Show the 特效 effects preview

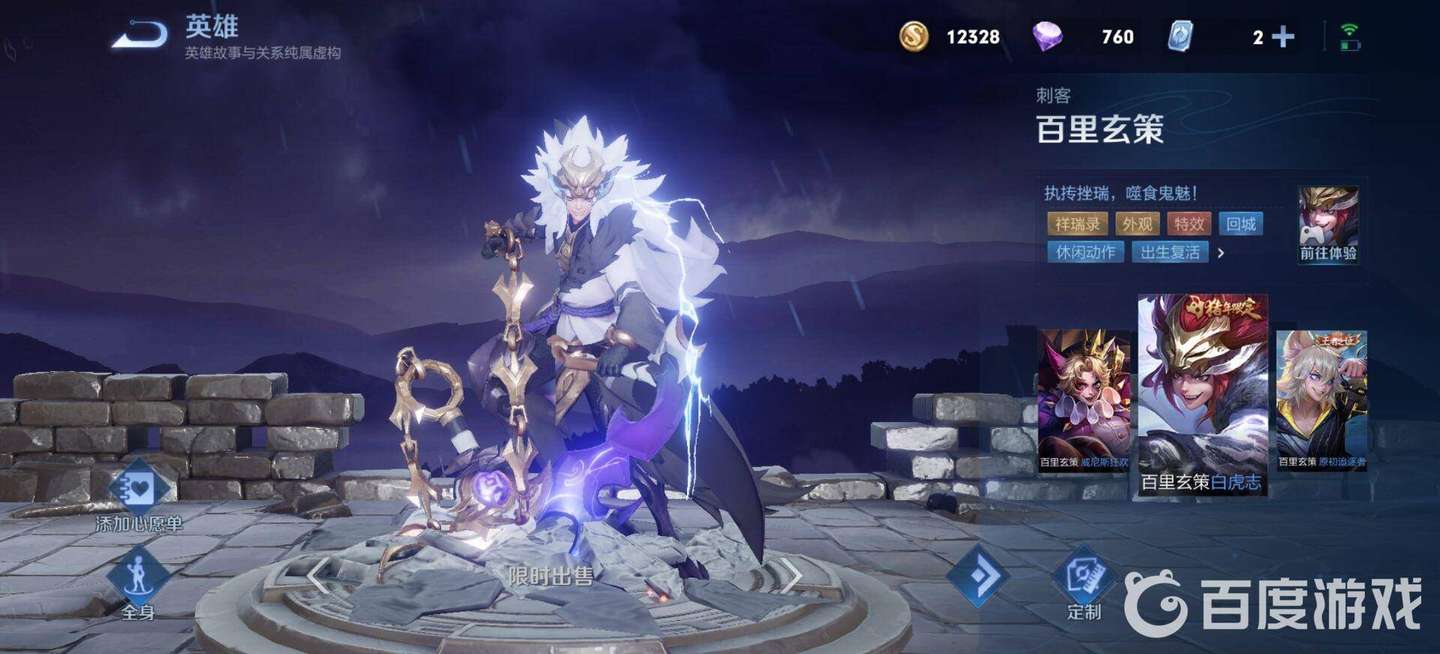click(1188, 224)
